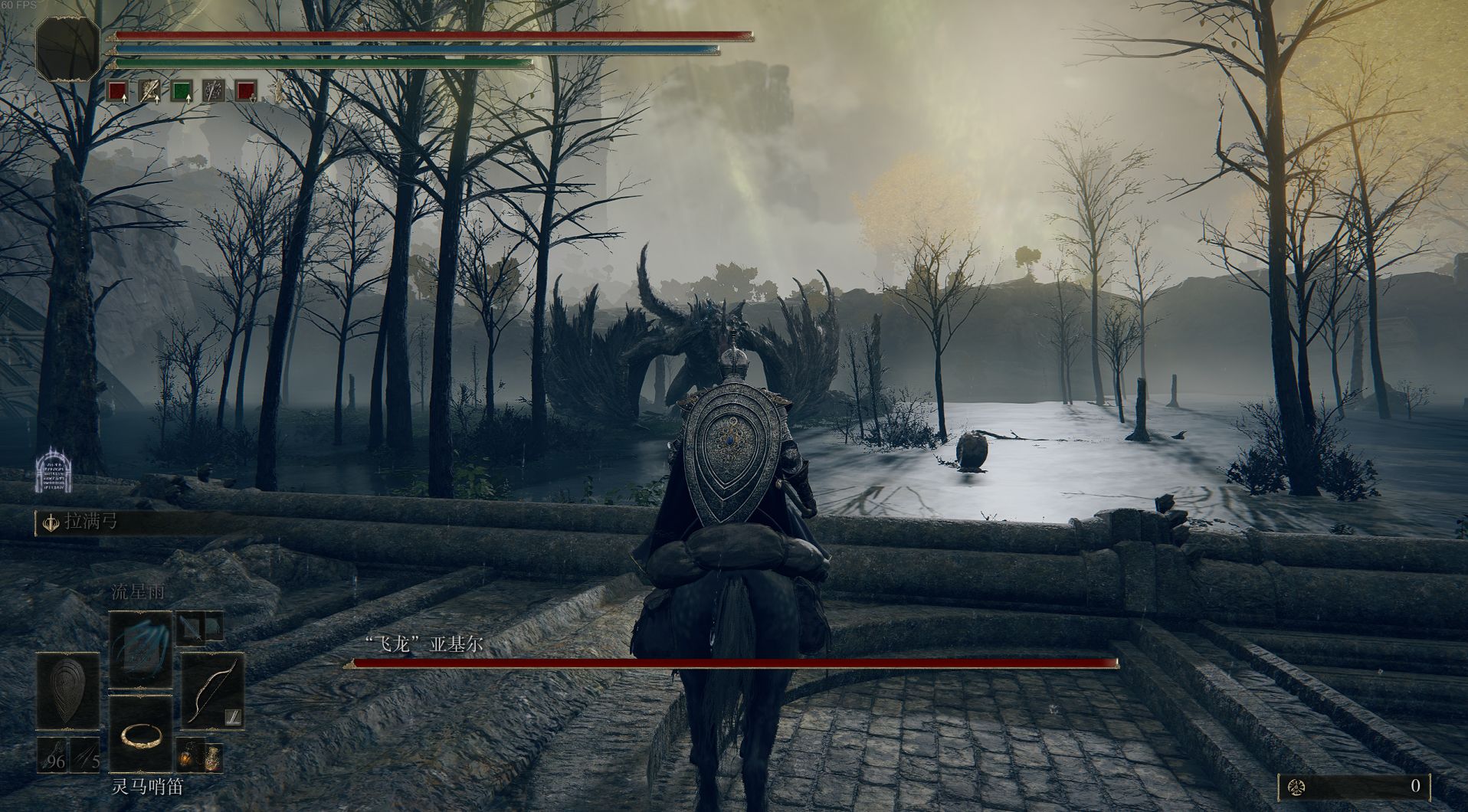Click the green stamina buff status icon
The height and width of the screenshot is (812, 1468).
[x=182, y=92]
